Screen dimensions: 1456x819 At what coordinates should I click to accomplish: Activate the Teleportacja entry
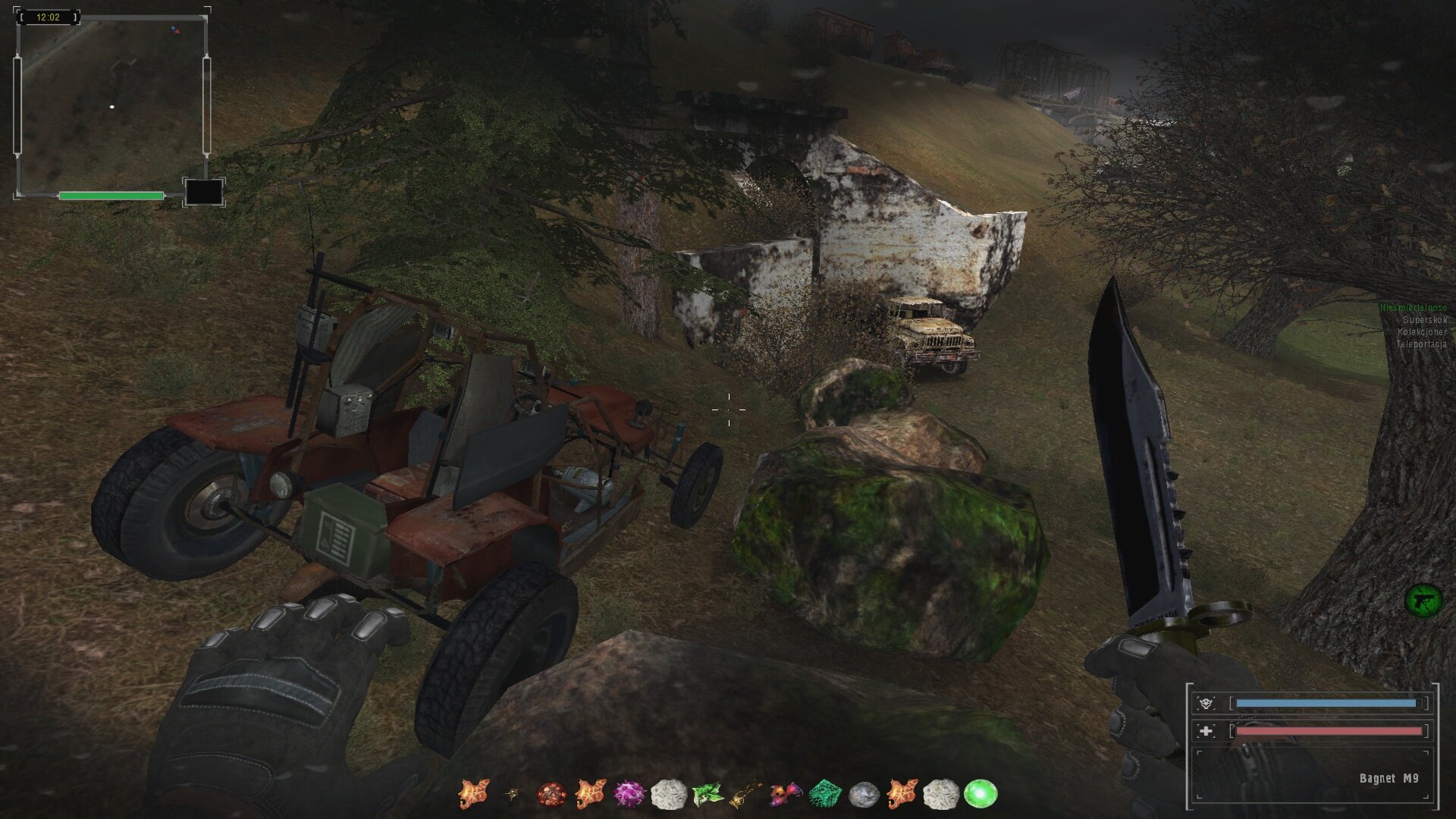click(1421, 344)
